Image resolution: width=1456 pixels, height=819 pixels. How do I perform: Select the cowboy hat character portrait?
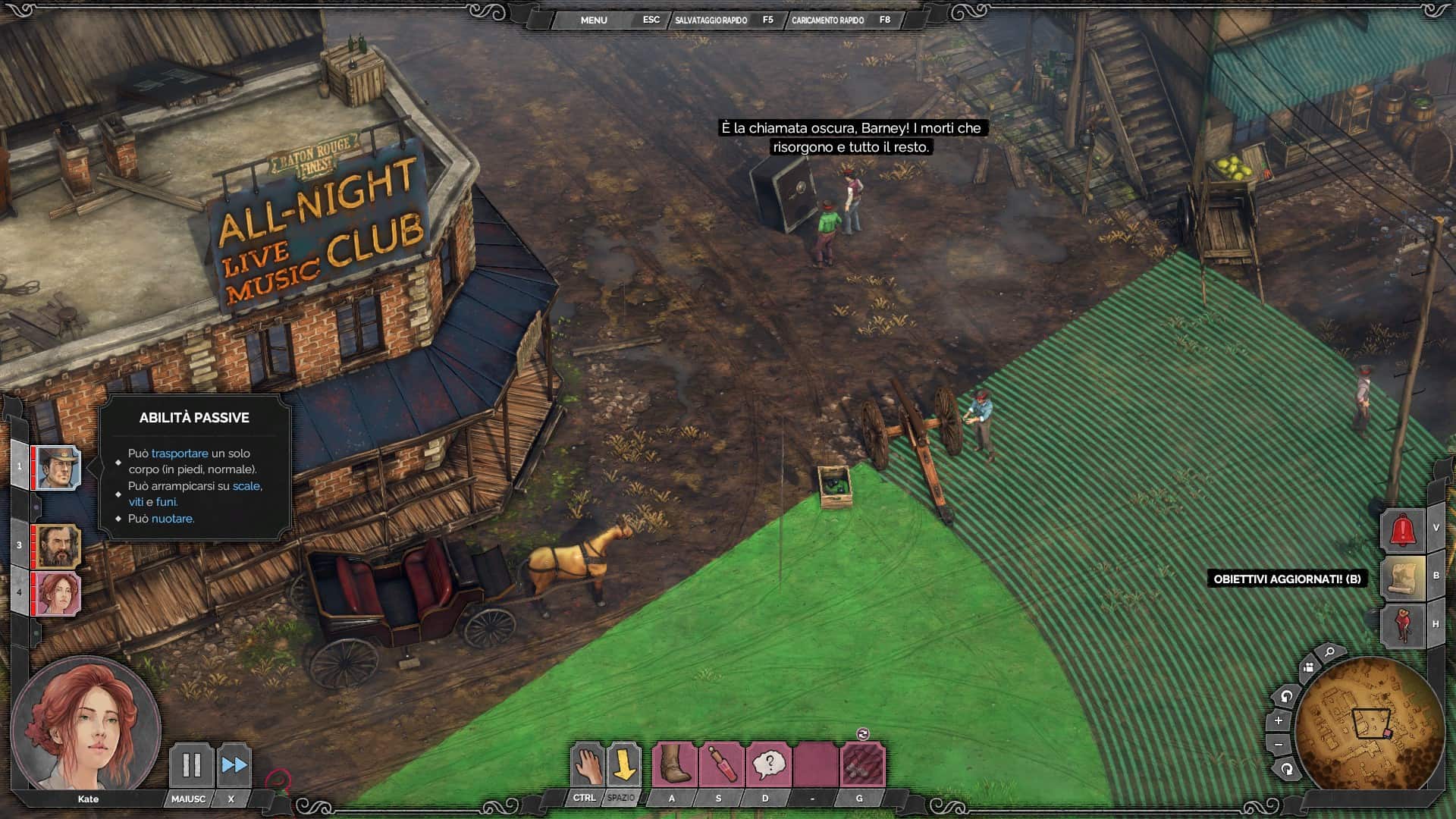[x=58, y=468]
